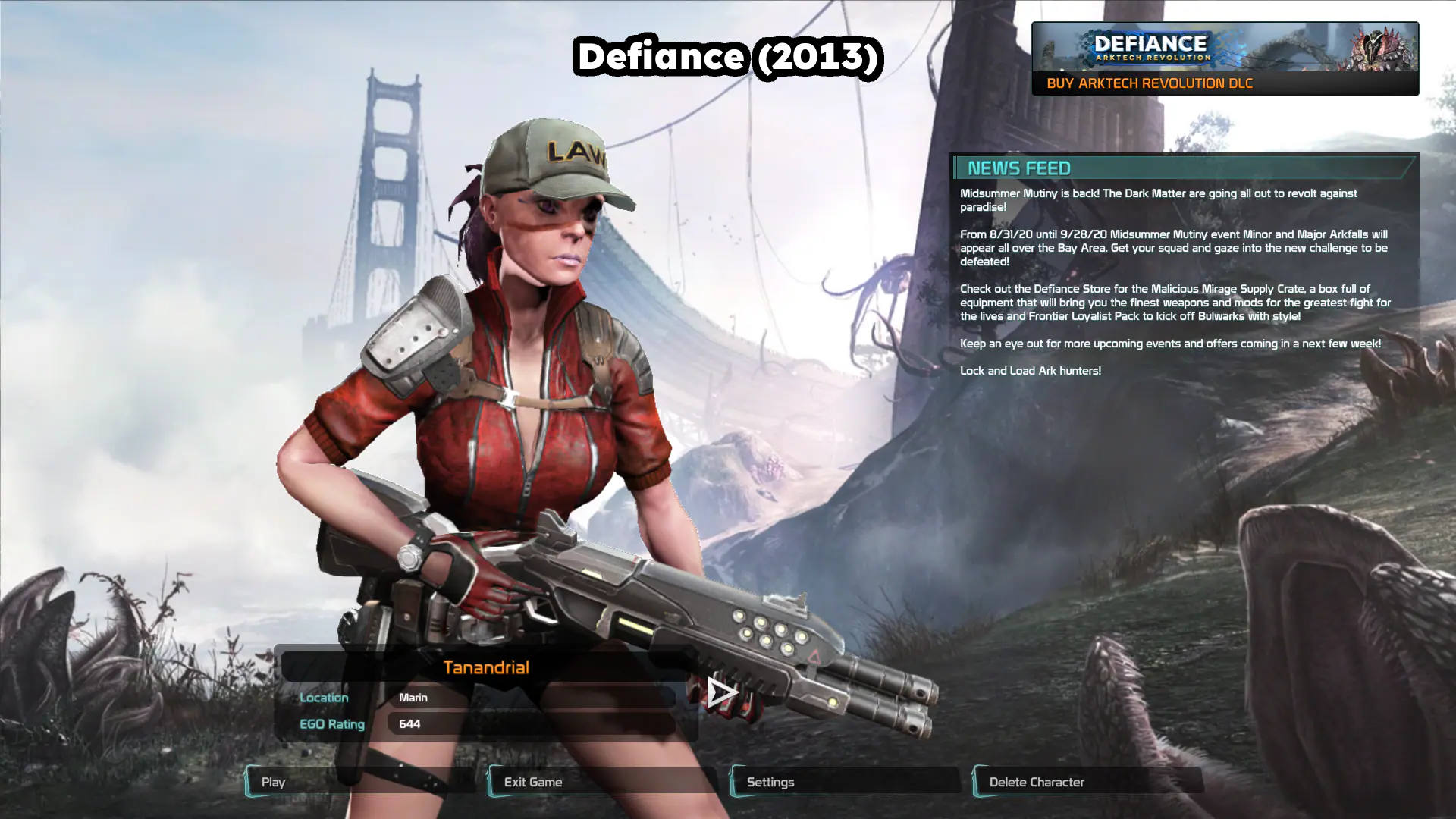Choose Exit Game
The image size is (1456, 819).
pyautogui.click(x=603, y=782)
